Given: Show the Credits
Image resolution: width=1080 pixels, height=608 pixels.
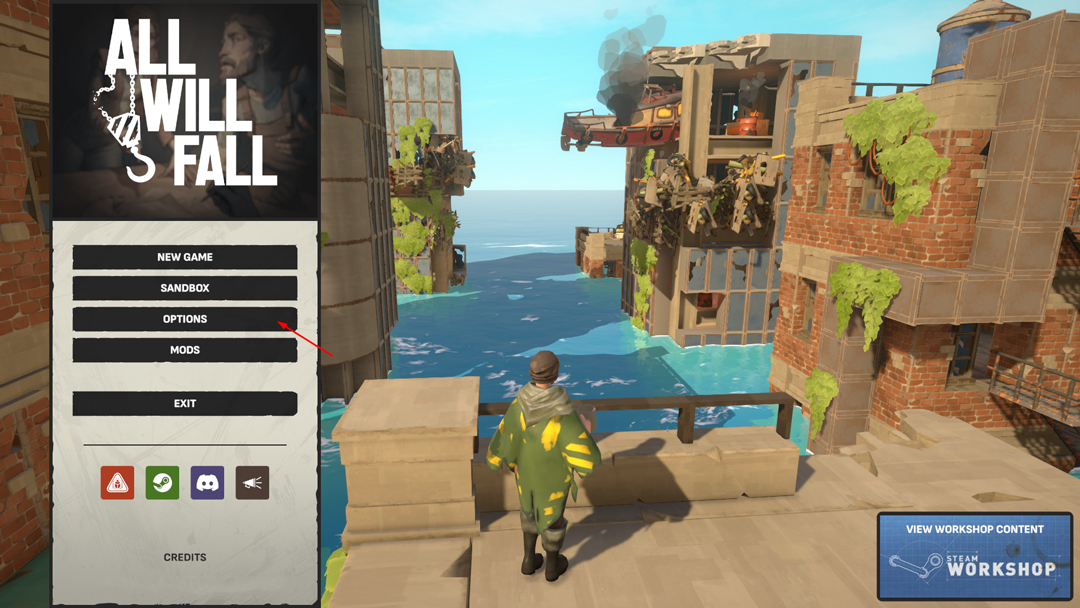Looking at the screenshot, I should (185, 557).
